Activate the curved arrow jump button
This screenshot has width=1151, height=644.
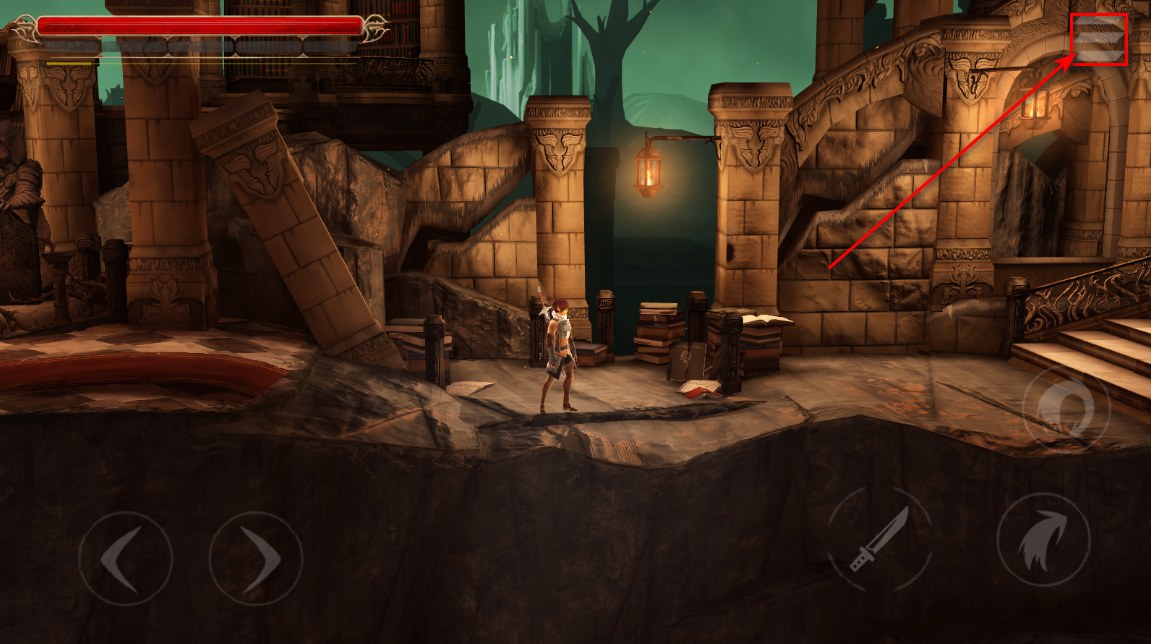(1043, 539)
